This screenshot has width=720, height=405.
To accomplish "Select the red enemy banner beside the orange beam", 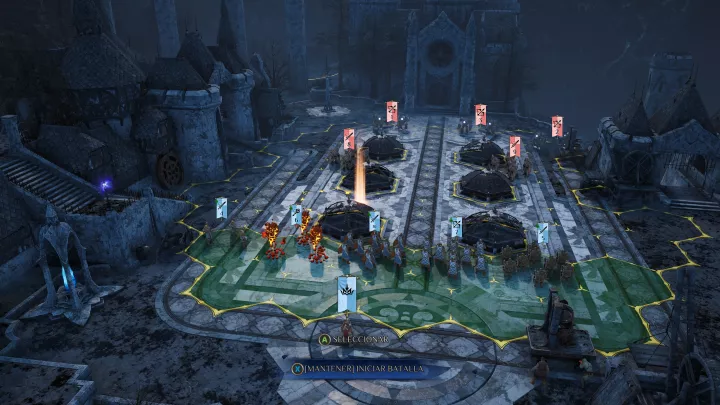I will [x=349, y=138].
